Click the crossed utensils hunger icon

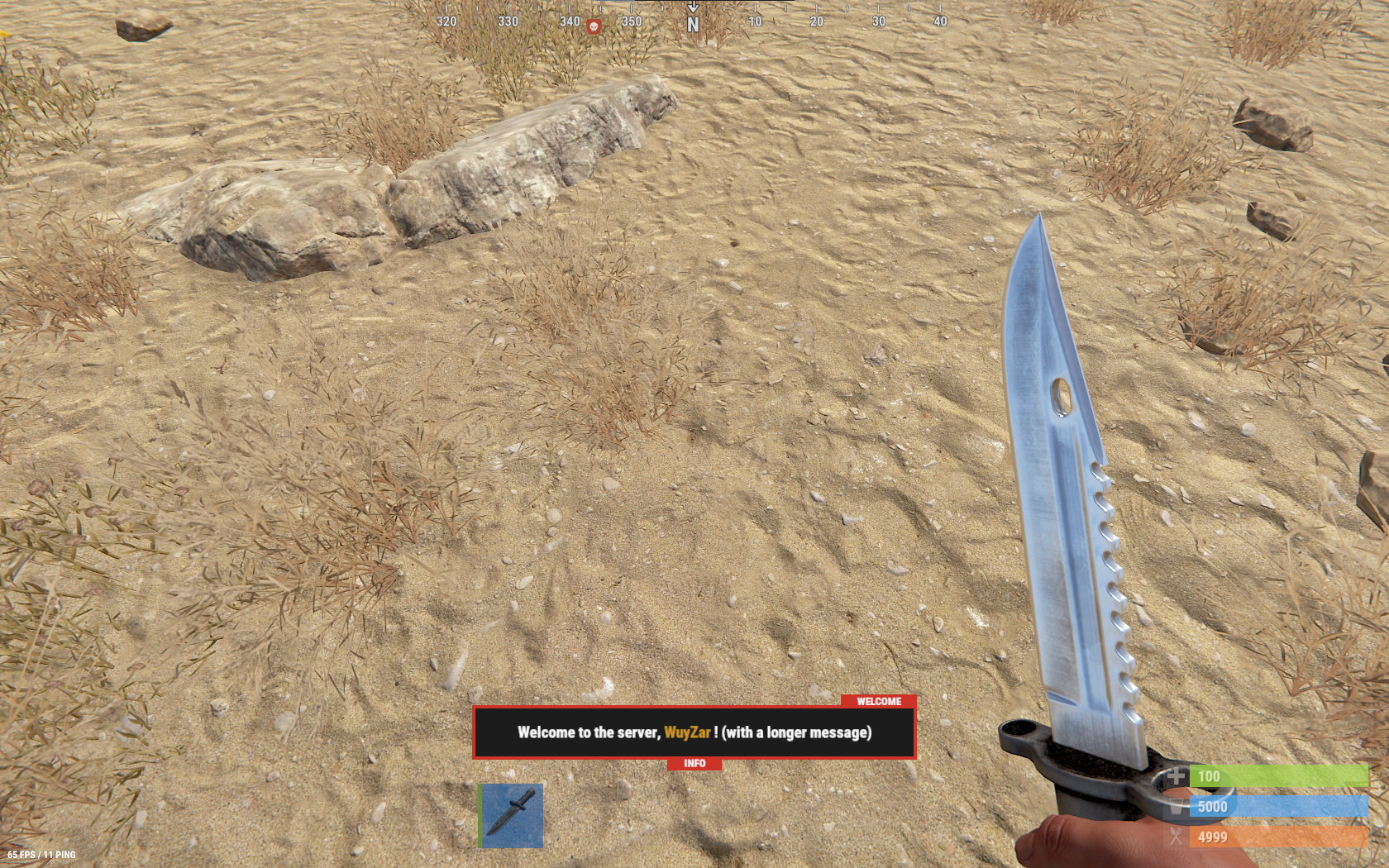1175,837
